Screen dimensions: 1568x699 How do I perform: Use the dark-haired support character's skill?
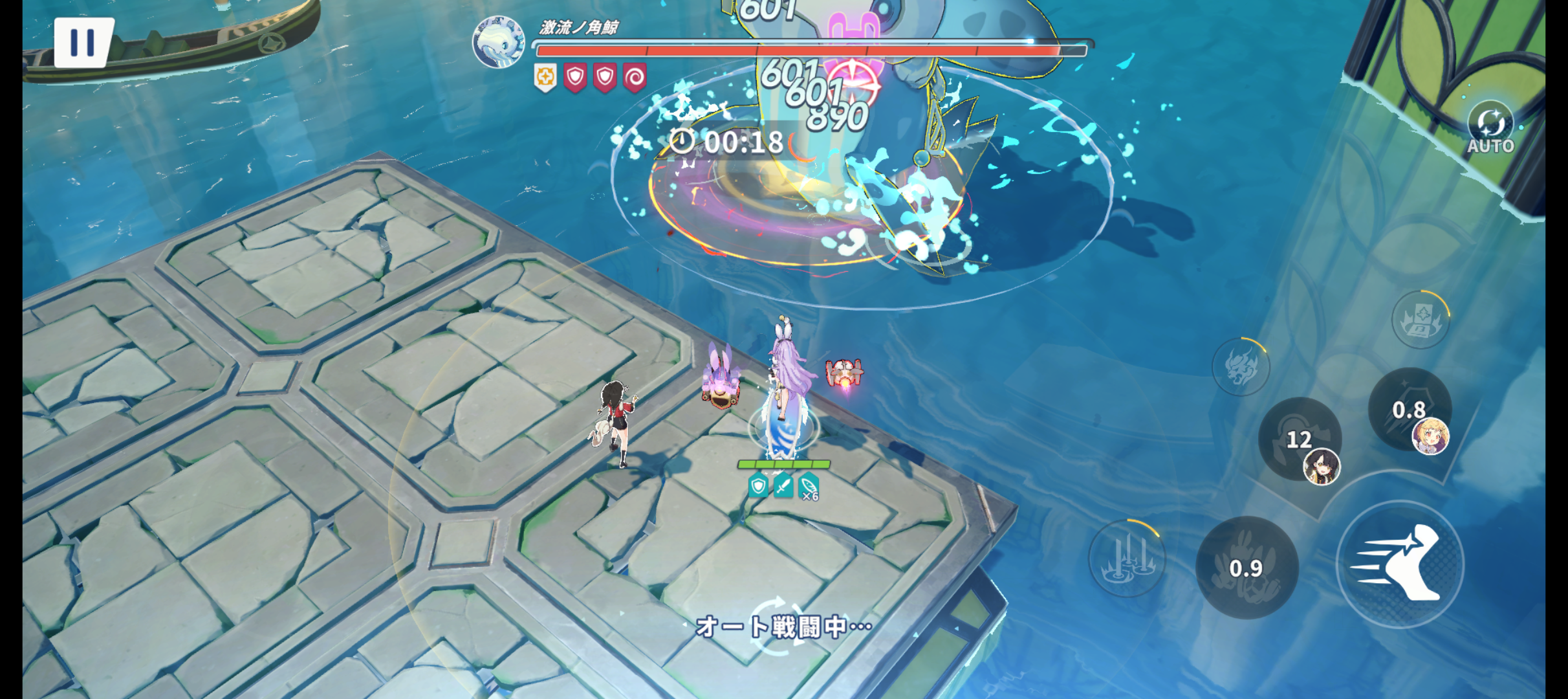1300,440
